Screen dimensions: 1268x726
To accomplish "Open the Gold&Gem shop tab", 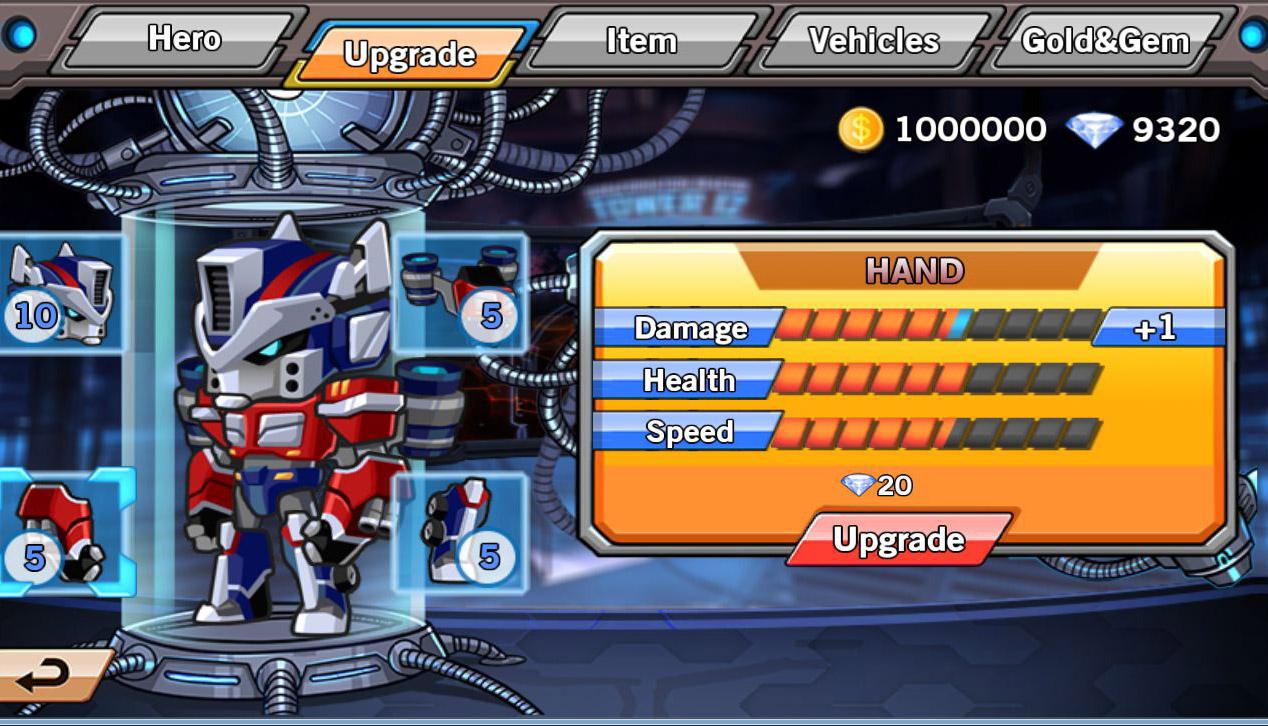I will point(1104,41).
